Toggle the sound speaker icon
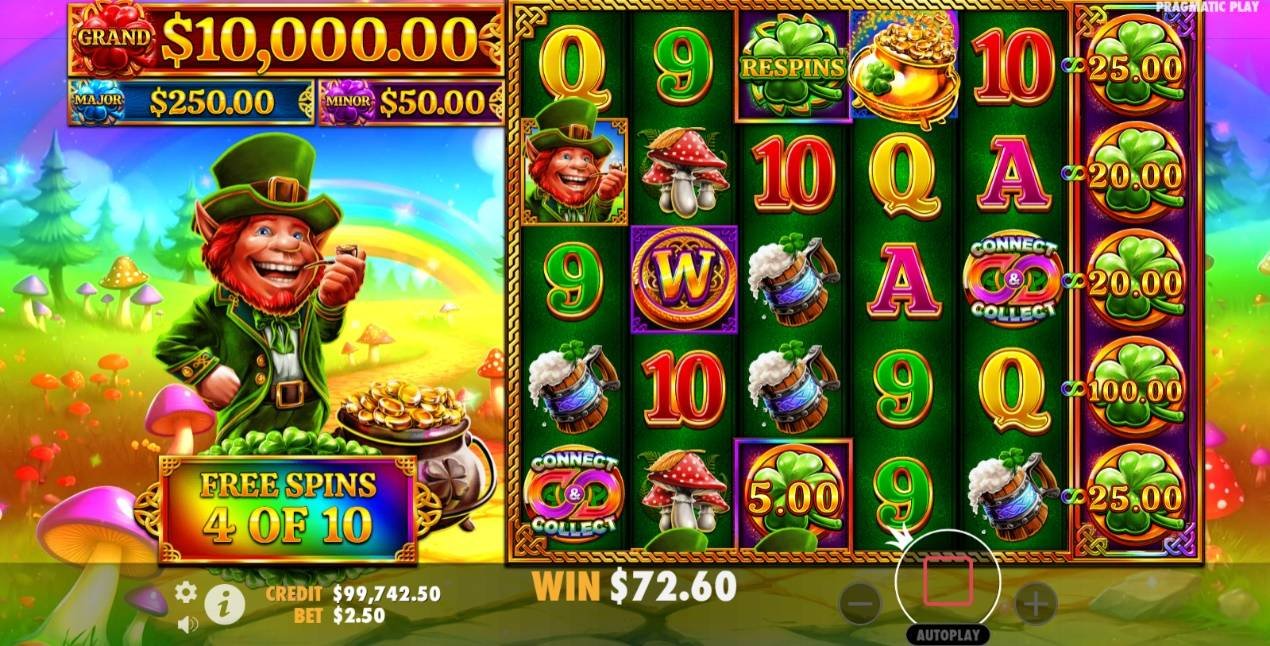1270x646 pixels. tap(186, 624)
